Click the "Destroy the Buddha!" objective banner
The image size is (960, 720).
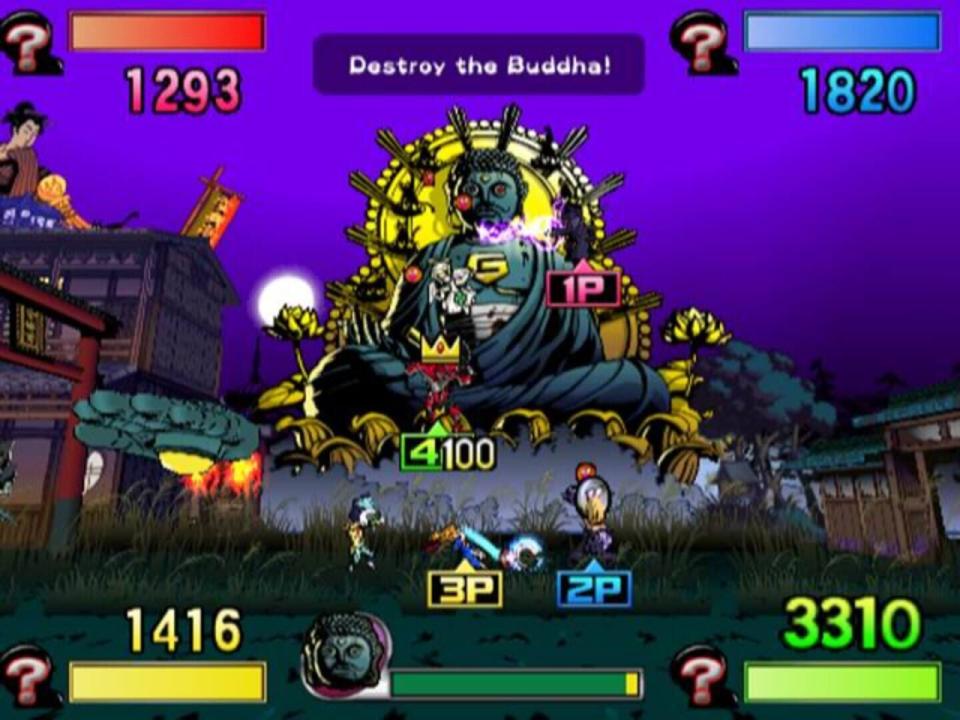pyautogui.click(x=479, y=65)
